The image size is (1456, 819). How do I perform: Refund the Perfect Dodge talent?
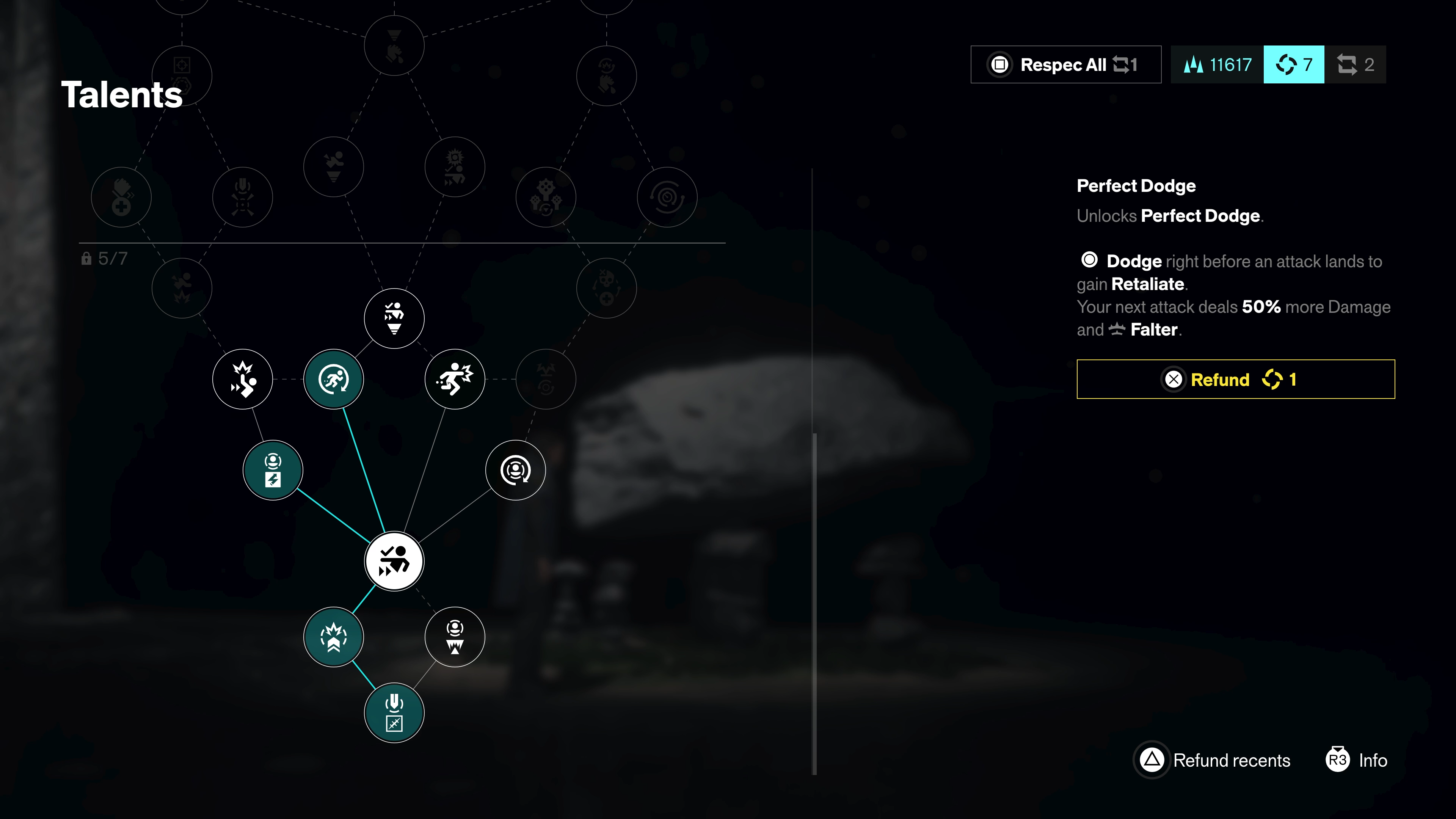tap(1235, 379)
